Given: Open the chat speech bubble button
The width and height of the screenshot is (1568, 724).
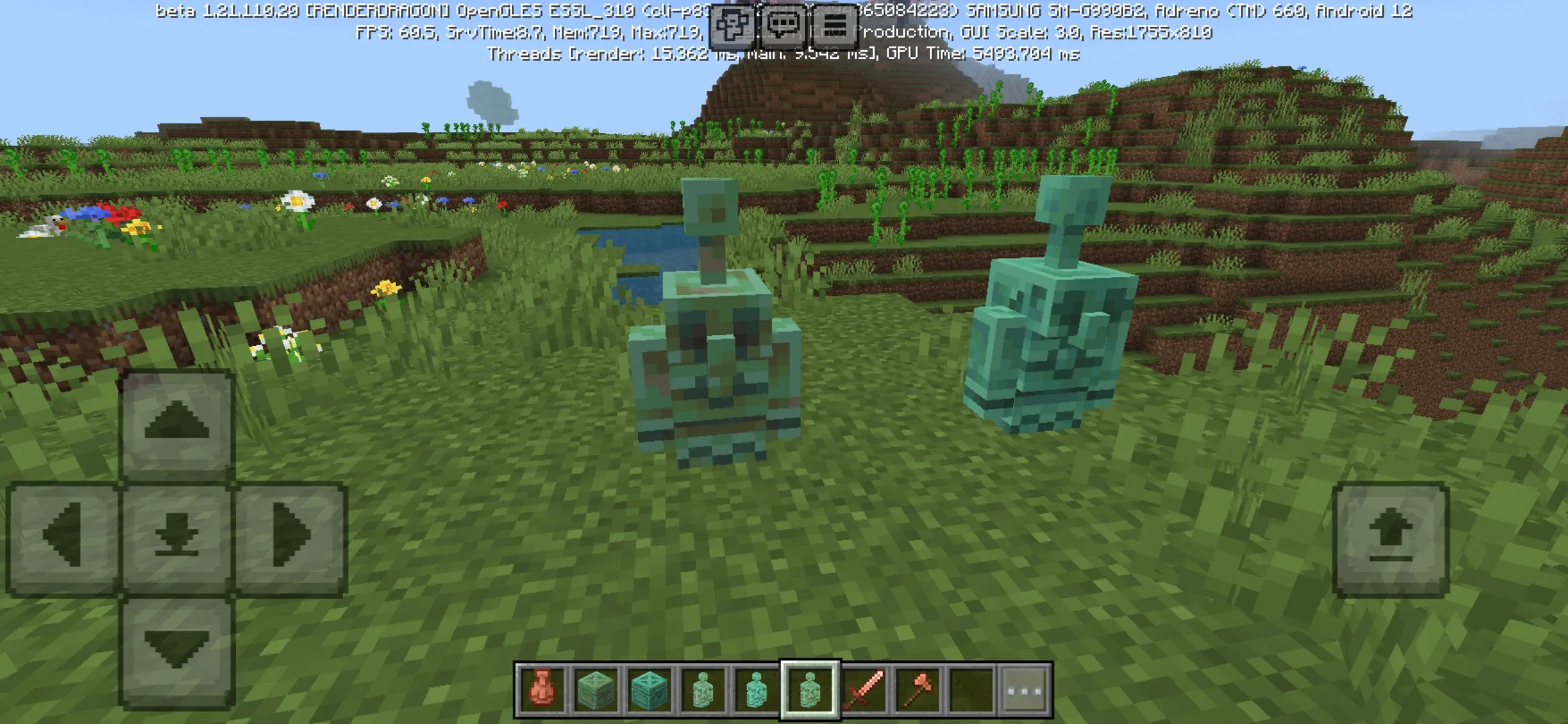Looking at the screenshot, I should click(x=783, y=26).
